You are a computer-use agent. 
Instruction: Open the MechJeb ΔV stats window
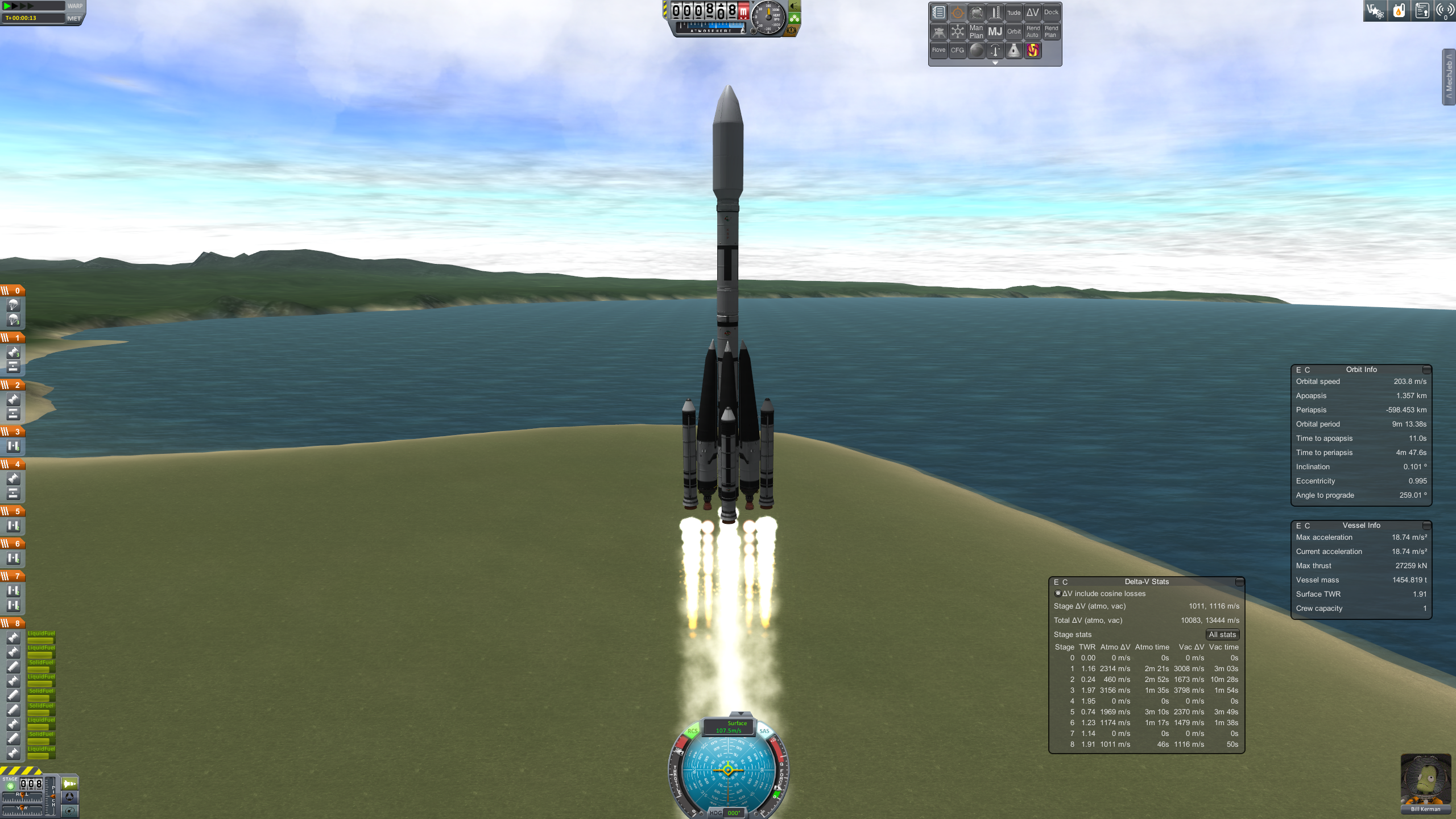click(x=1032, y=13)
